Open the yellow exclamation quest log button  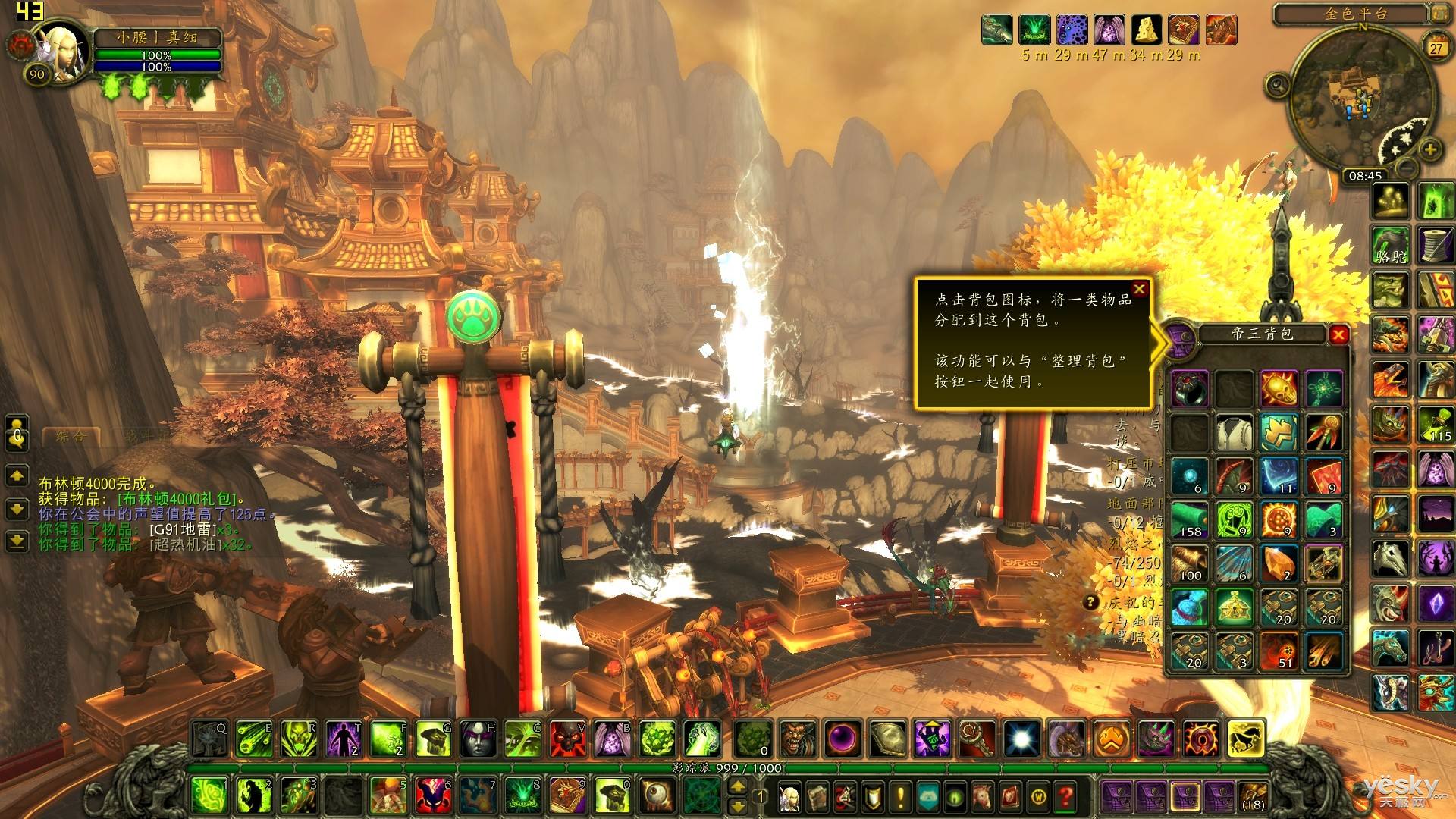coord(900,796)
